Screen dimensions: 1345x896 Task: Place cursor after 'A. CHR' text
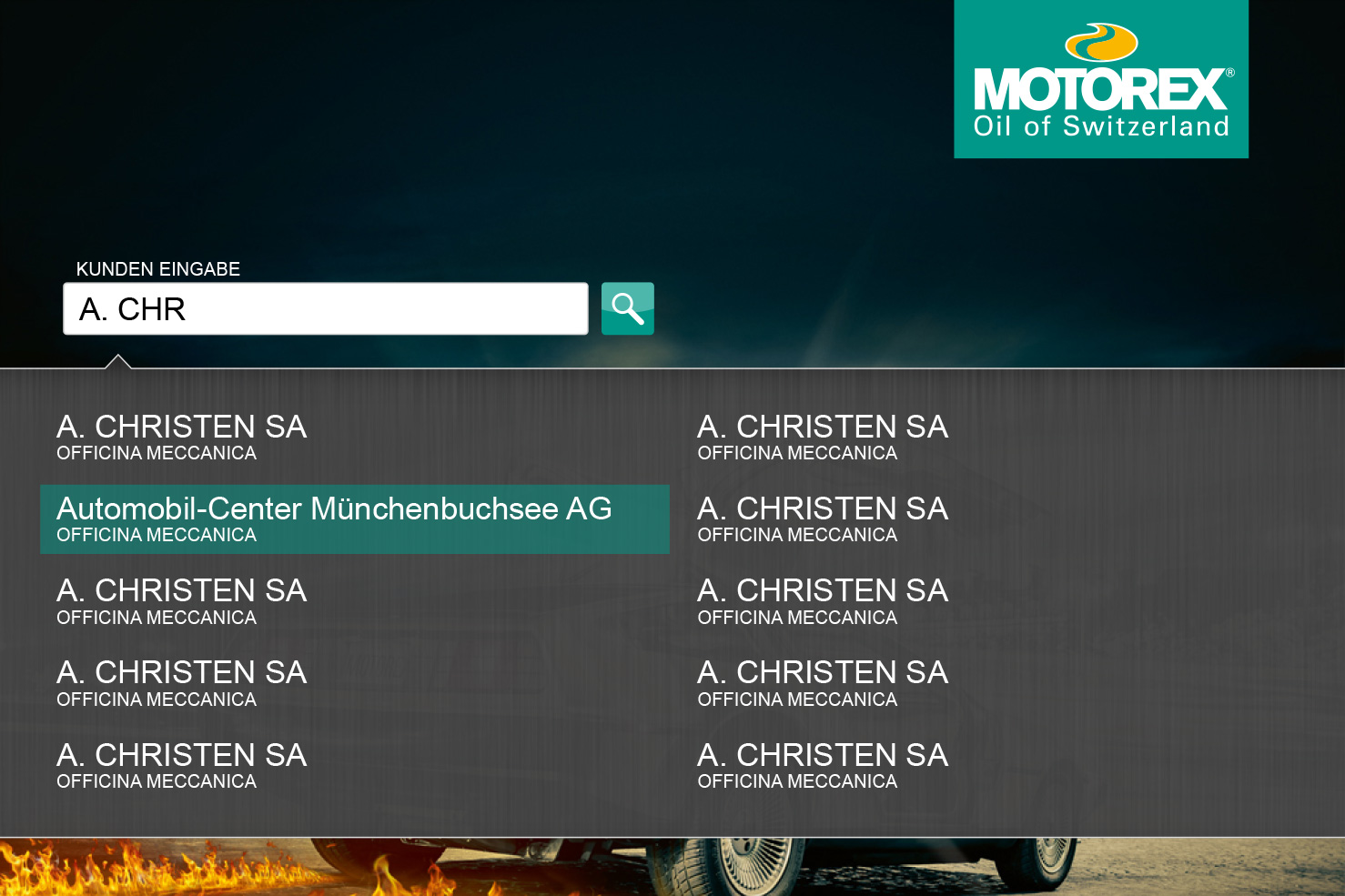191,309
